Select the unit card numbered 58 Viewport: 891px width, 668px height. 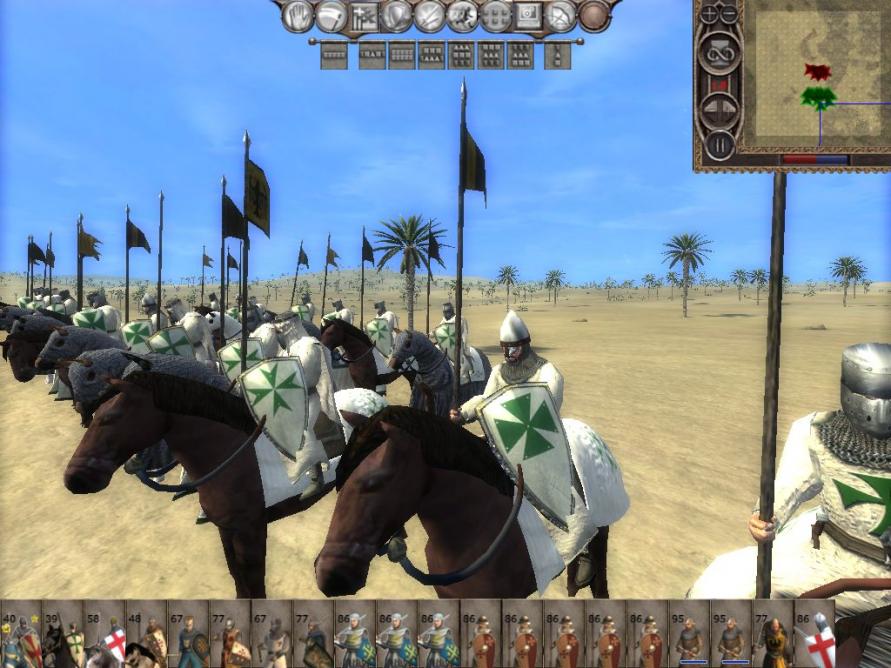tap(104, 634)
